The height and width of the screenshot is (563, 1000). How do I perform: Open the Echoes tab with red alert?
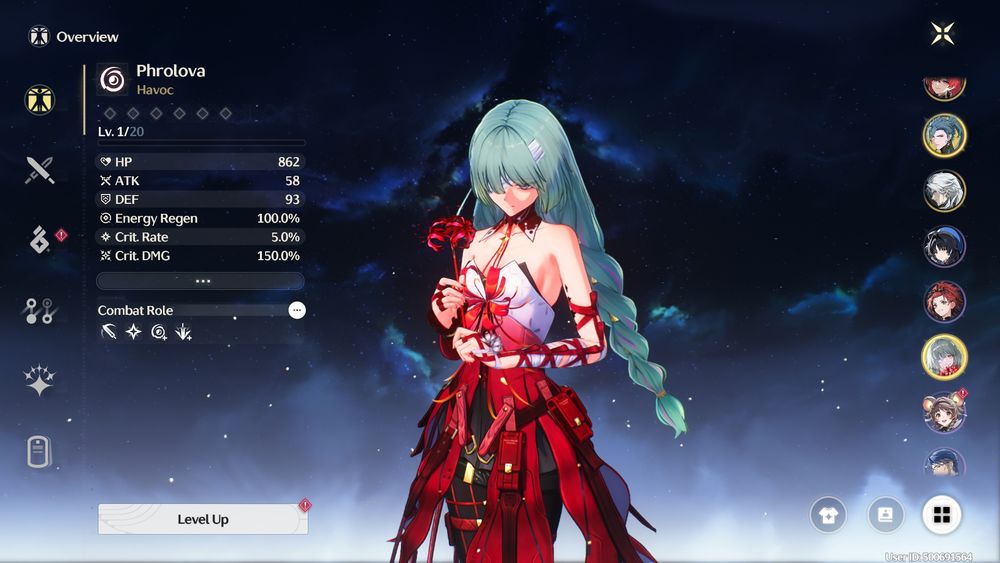click(x=40, y=240)
